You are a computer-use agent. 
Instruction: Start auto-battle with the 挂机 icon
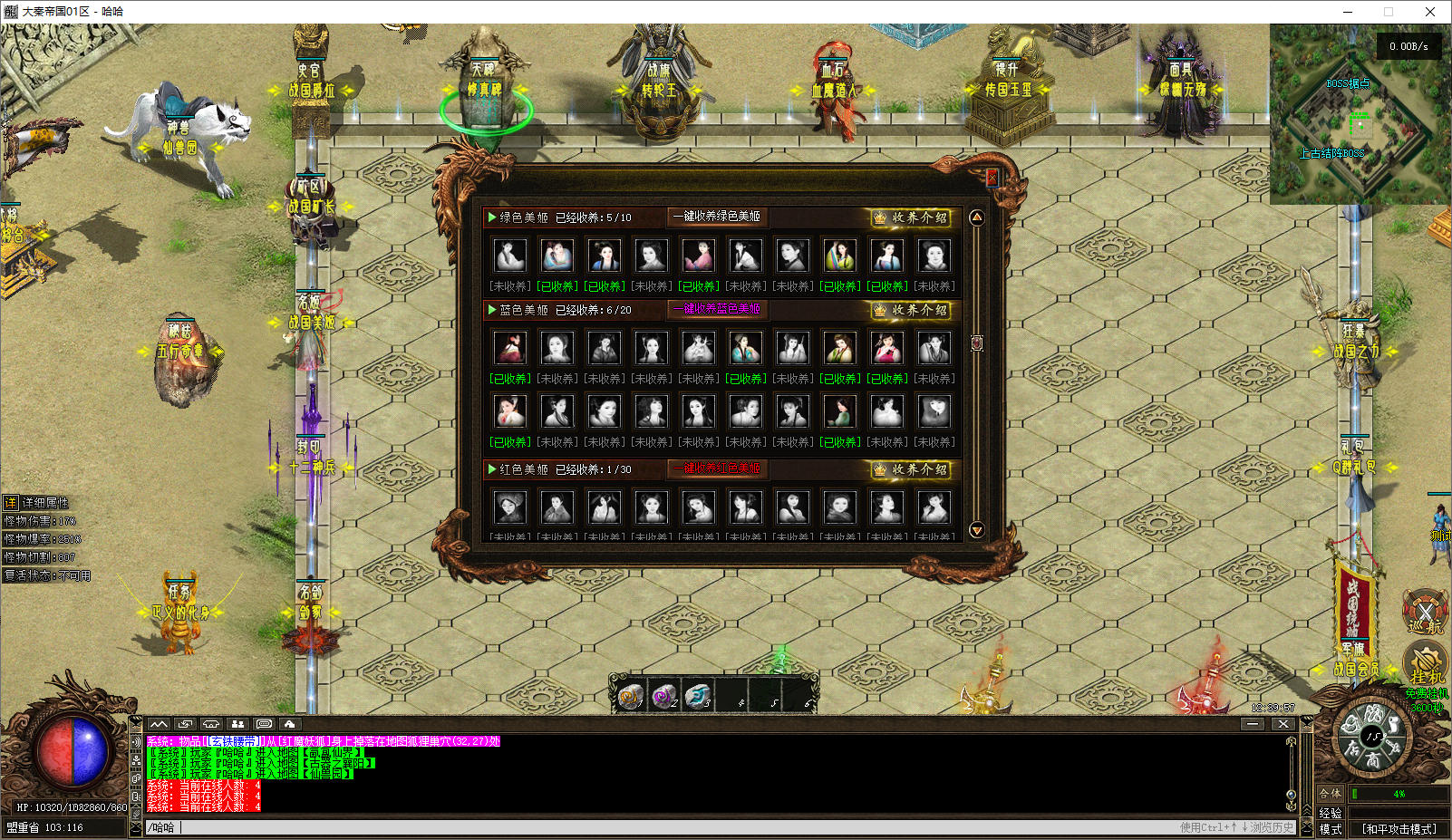(1426, 665)
